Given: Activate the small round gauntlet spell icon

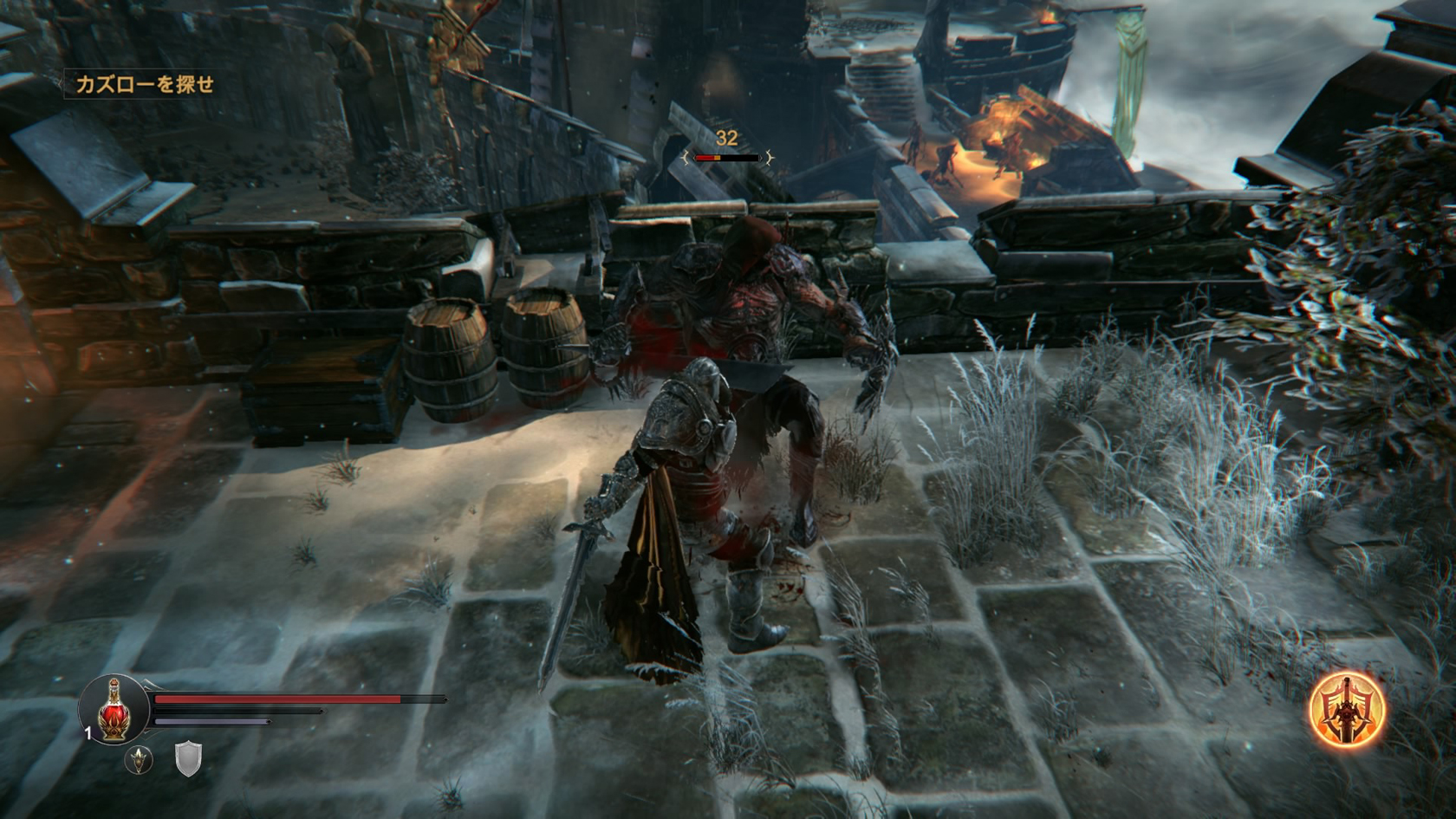Looking at the screenshot, I should (x=140, y=760).
